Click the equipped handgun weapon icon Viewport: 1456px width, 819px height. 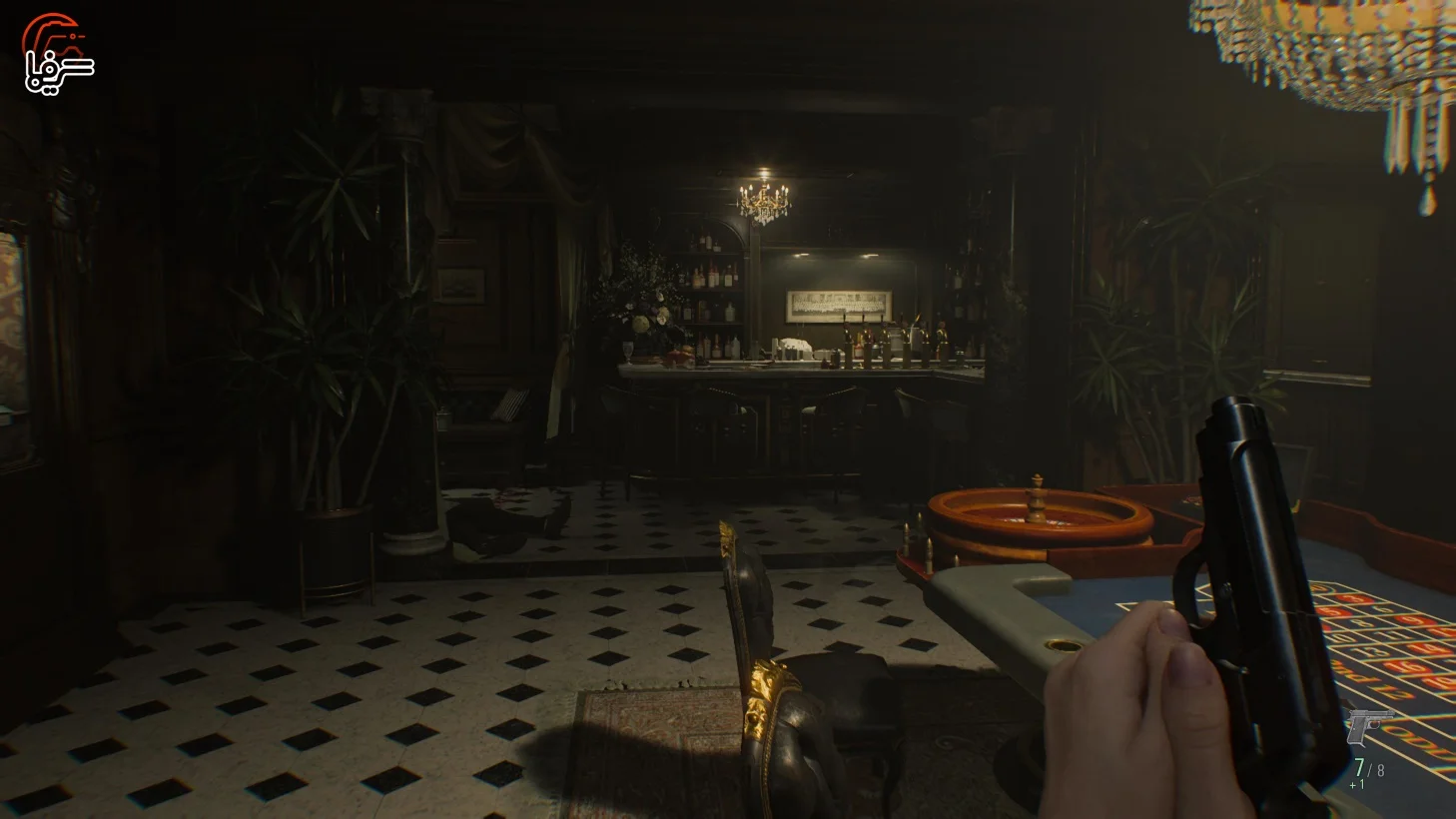tap(1370, 726)
